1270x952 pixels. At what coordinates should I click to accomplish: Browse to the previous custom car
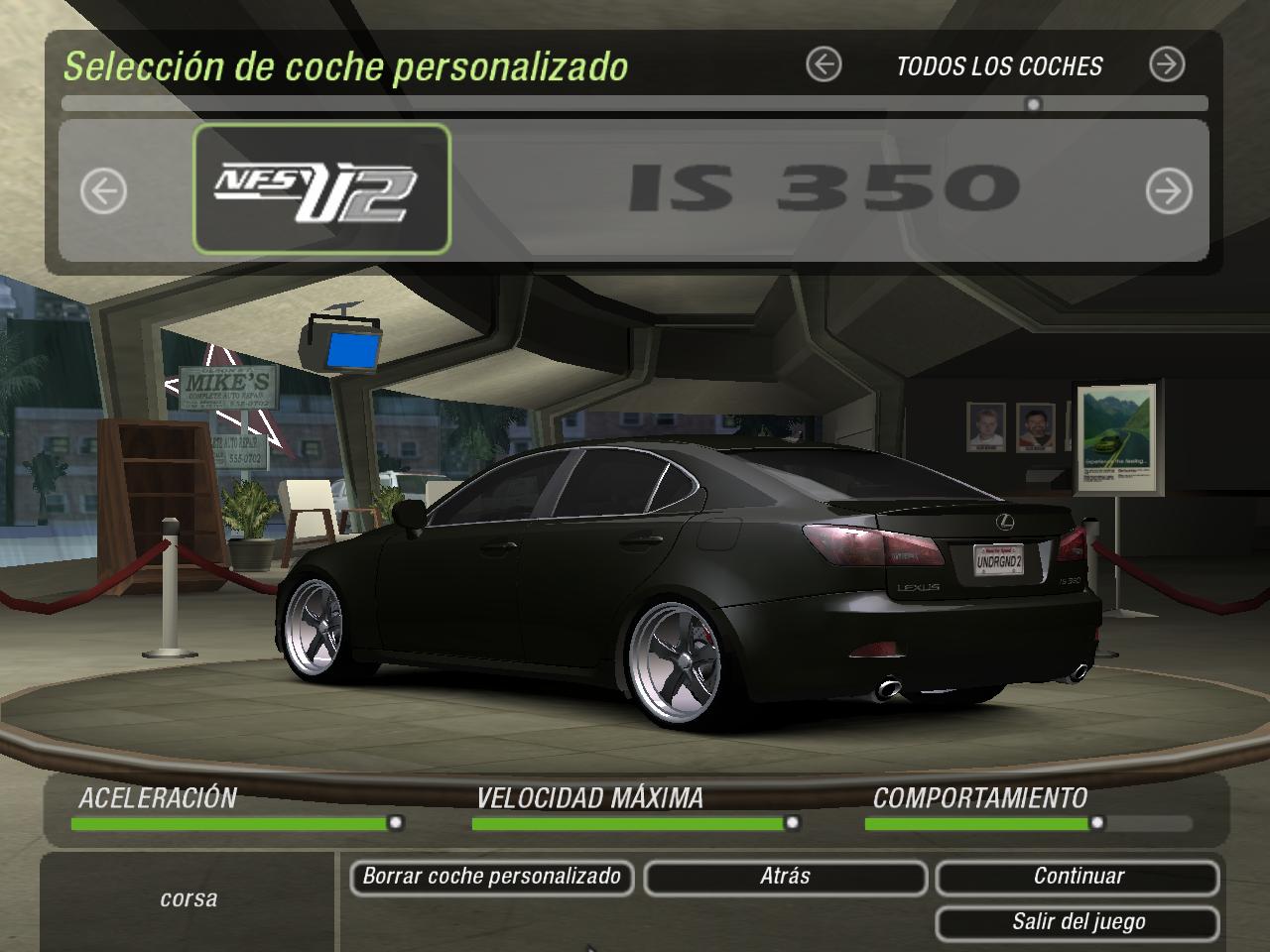coord(103,190)
